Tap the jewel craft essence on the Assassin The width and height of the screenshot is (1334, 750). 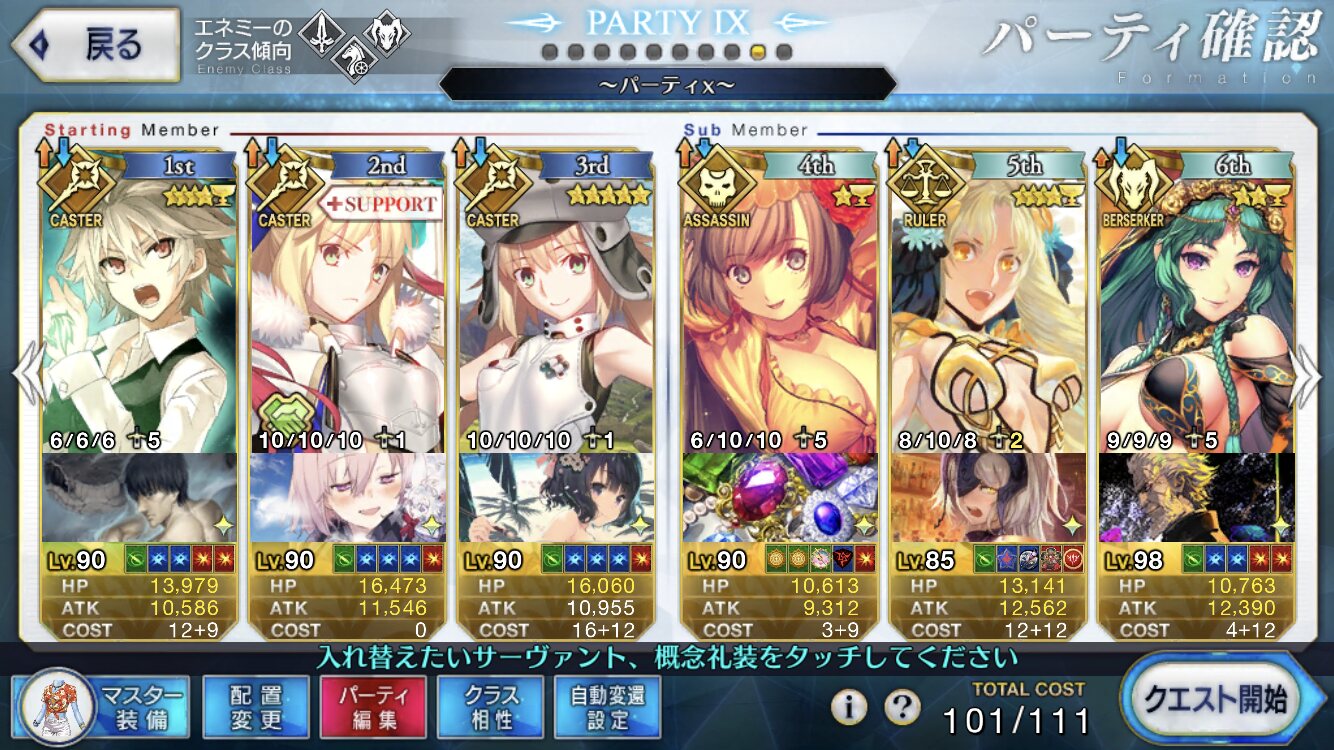[x=781, y=497]
